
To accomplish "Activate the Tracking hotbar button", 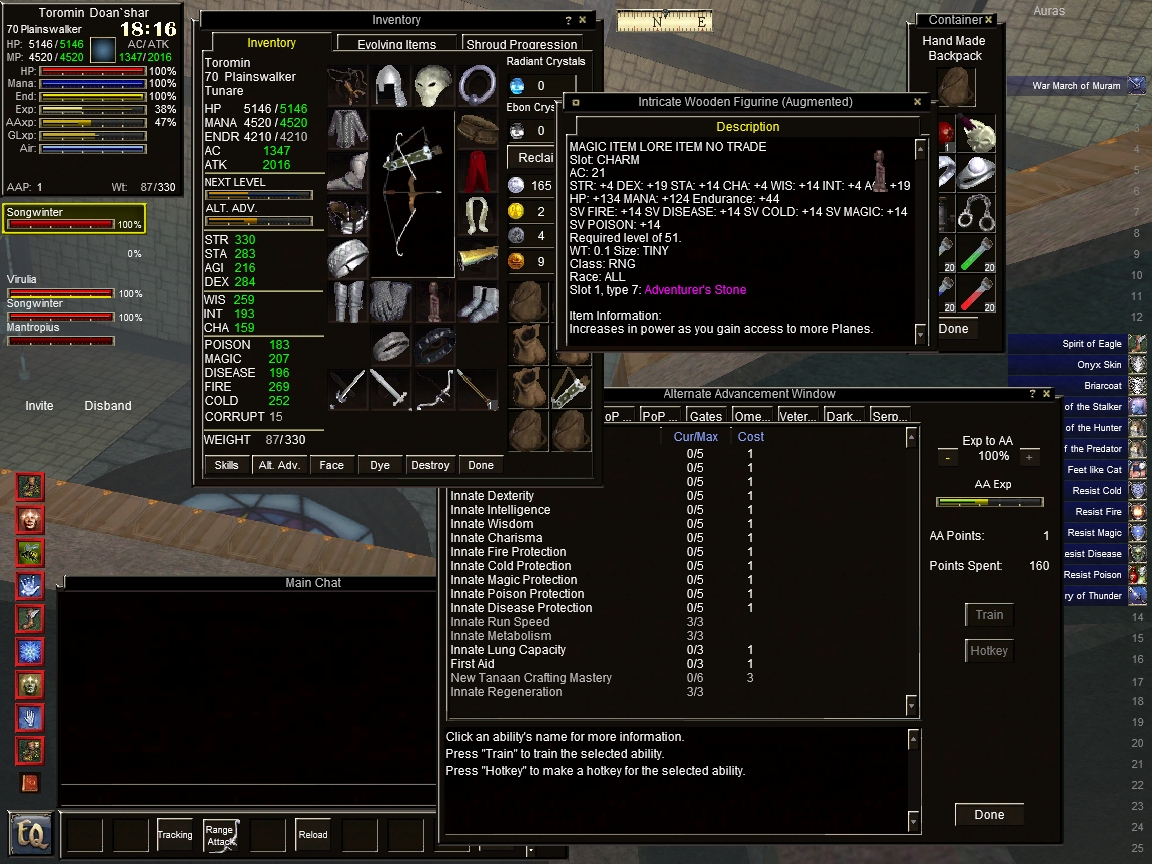I will tap(175, 835).
